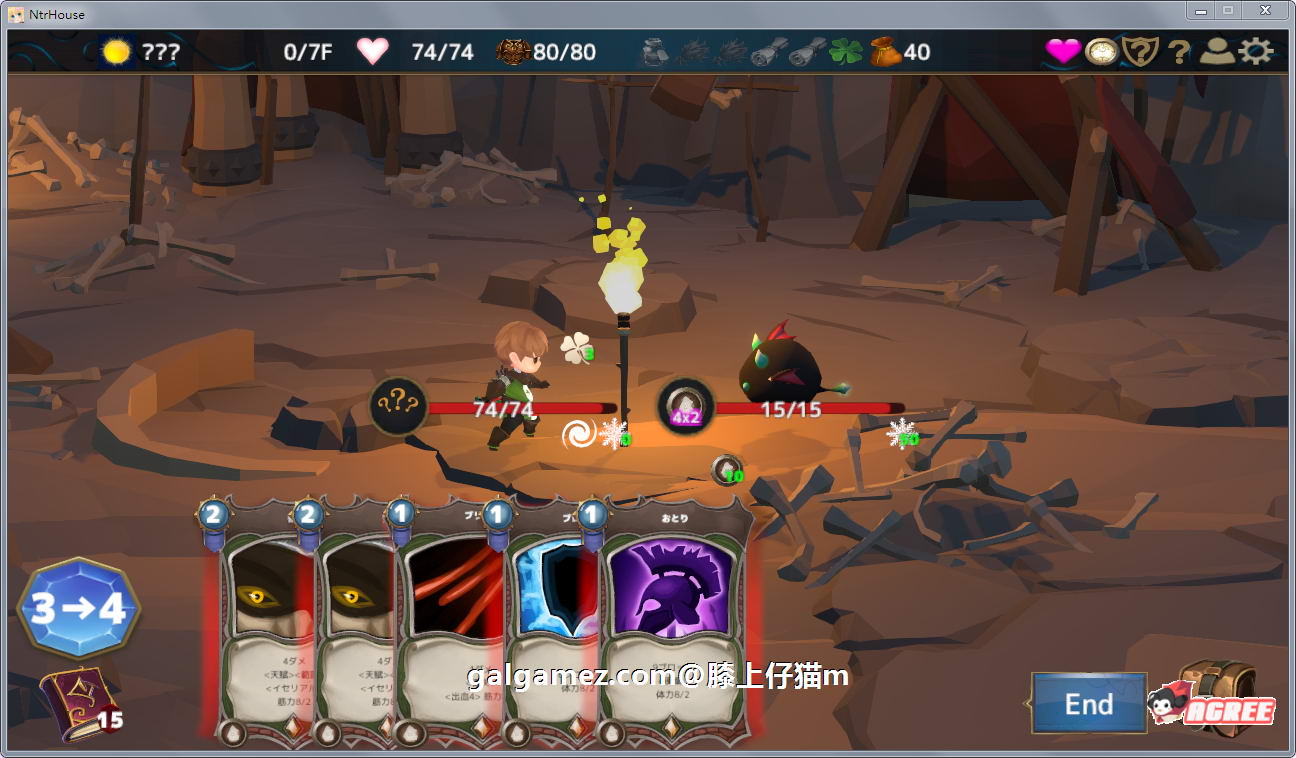The height and width of the screenshot is (758, 1296).
Task: Click the blue energy crystal 3→4
Action: (78, 608)
